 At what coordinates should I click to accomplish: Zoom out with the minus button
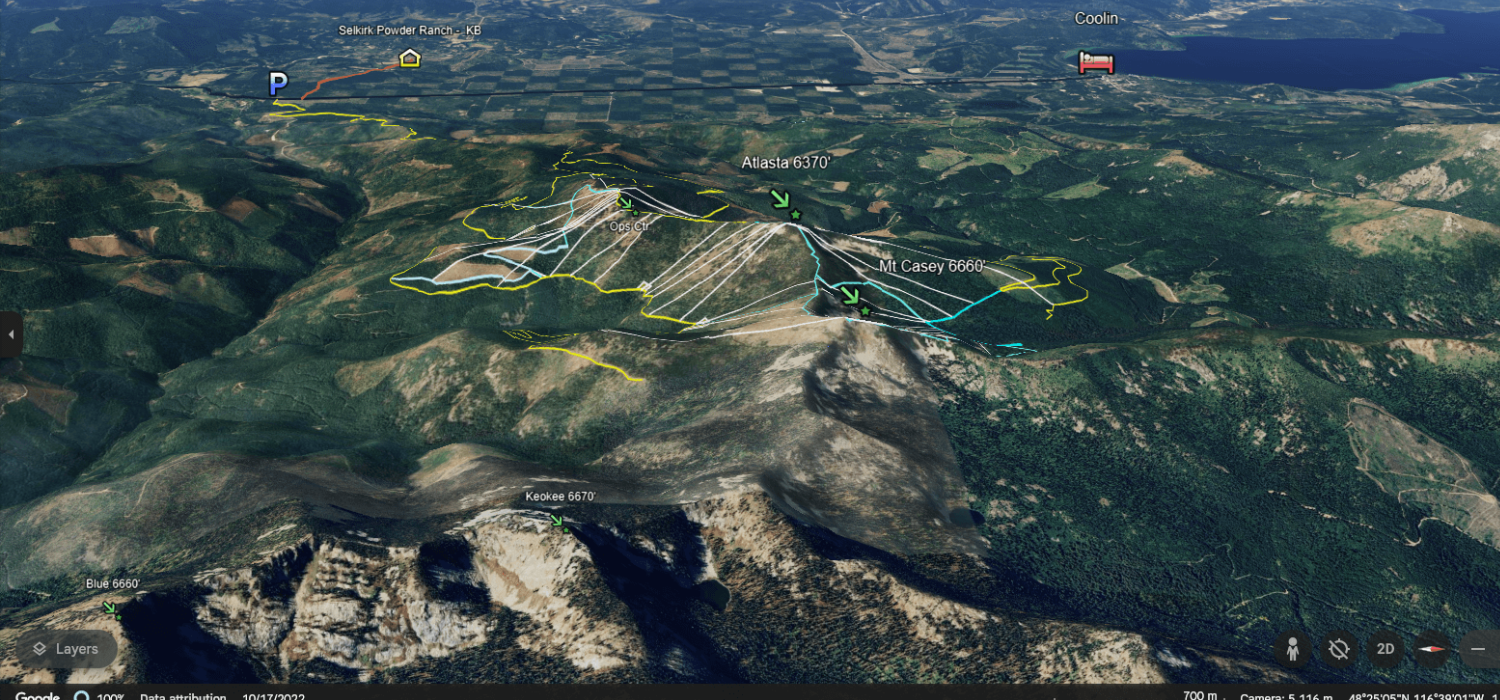tap(1479, 649)
